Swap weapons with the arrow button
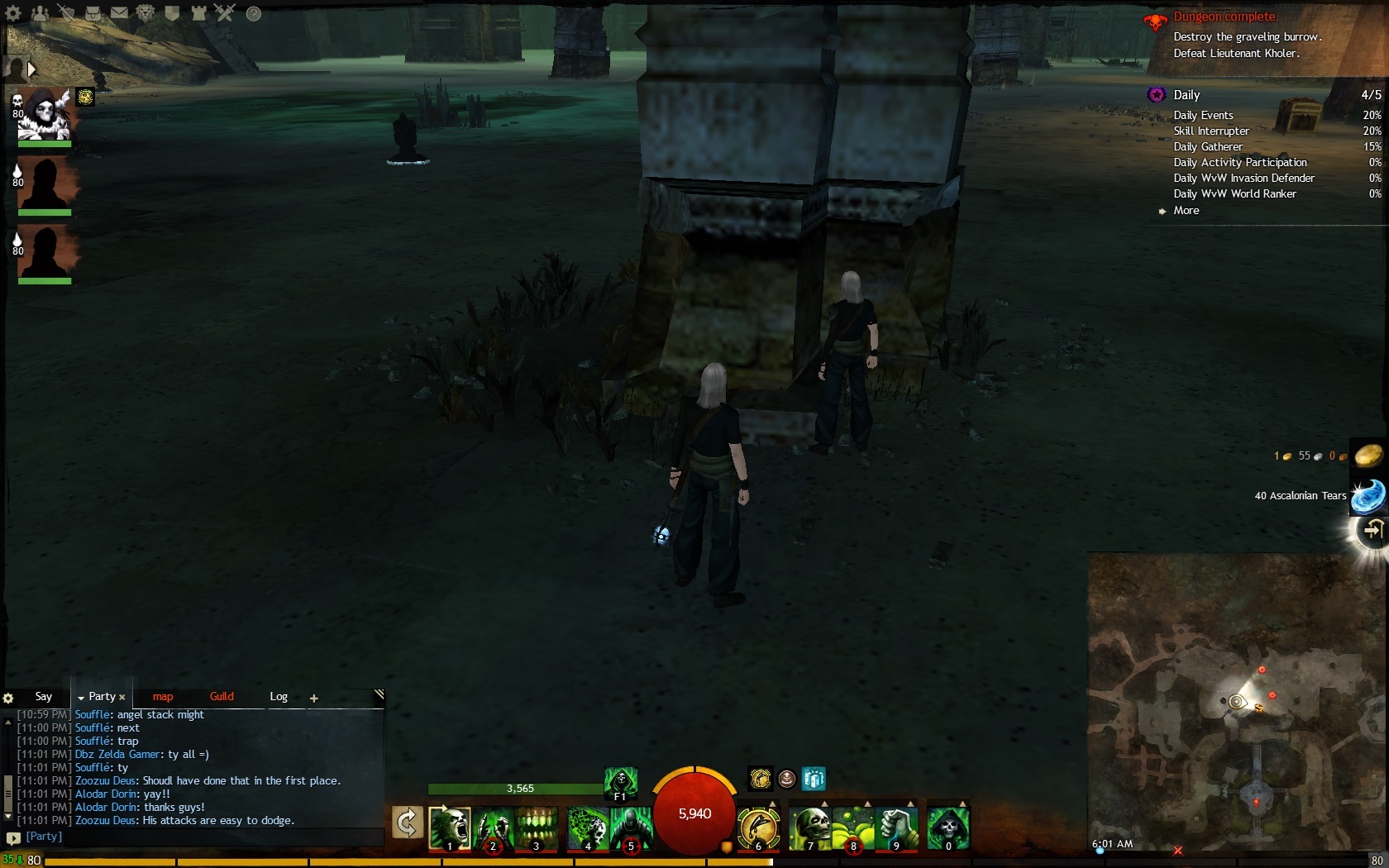This screenshot has width=1389, height=868. click(x=407, y=823)
